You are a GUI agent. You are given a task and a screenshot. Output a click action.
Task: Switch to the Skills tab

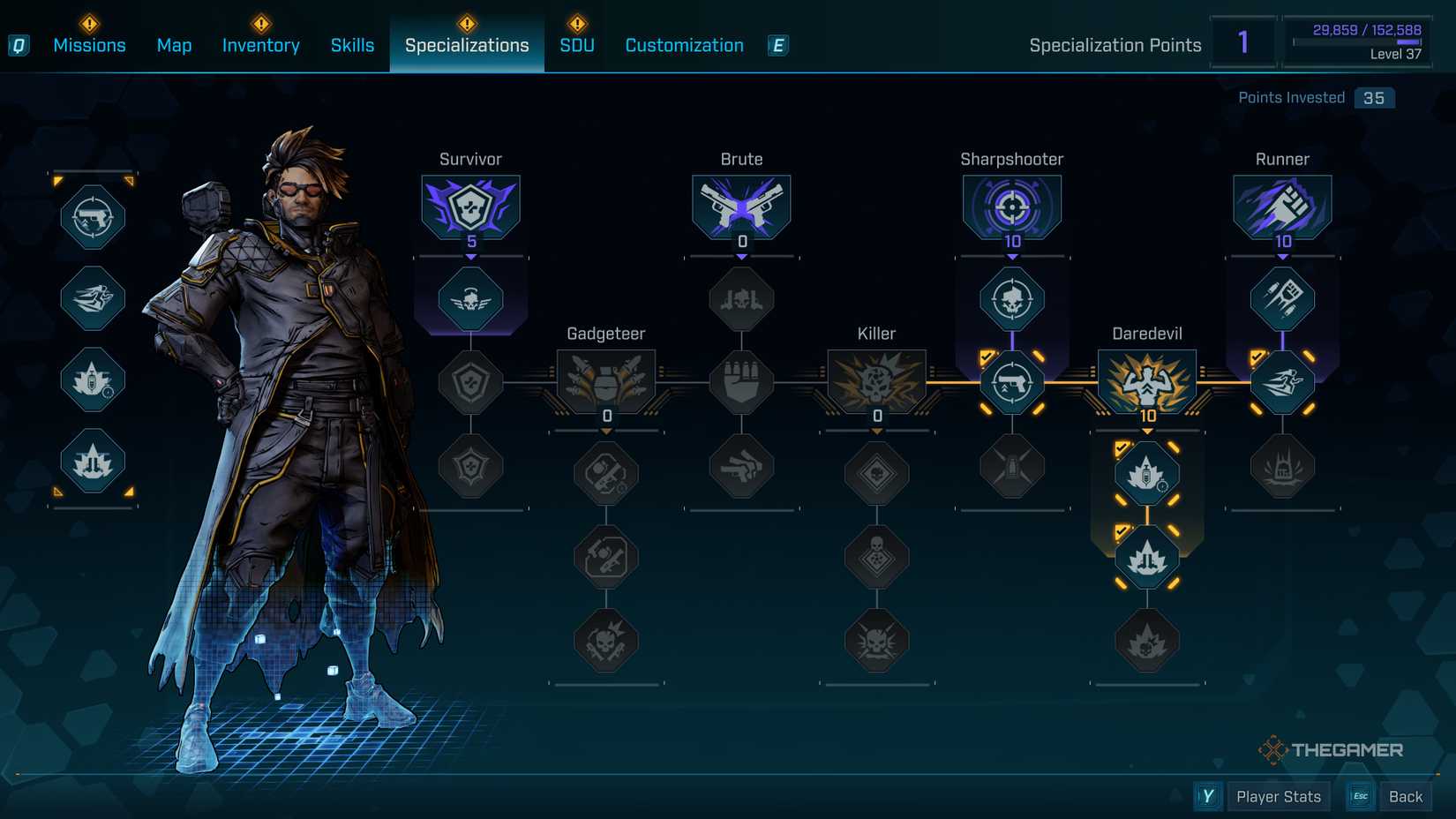(x=352, y=44)
